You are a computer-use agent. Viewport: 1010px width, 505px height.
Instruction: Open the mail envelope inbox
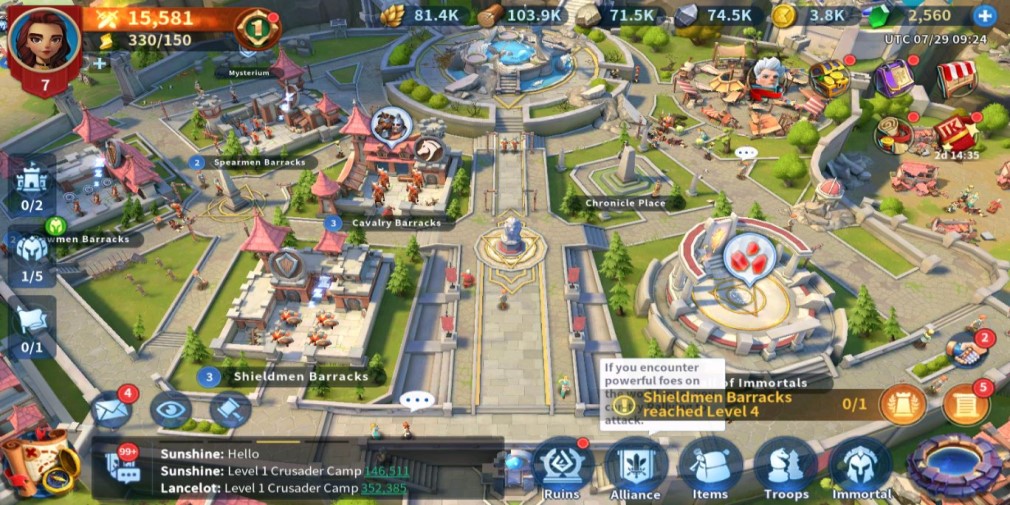click(x=112, y=408)
